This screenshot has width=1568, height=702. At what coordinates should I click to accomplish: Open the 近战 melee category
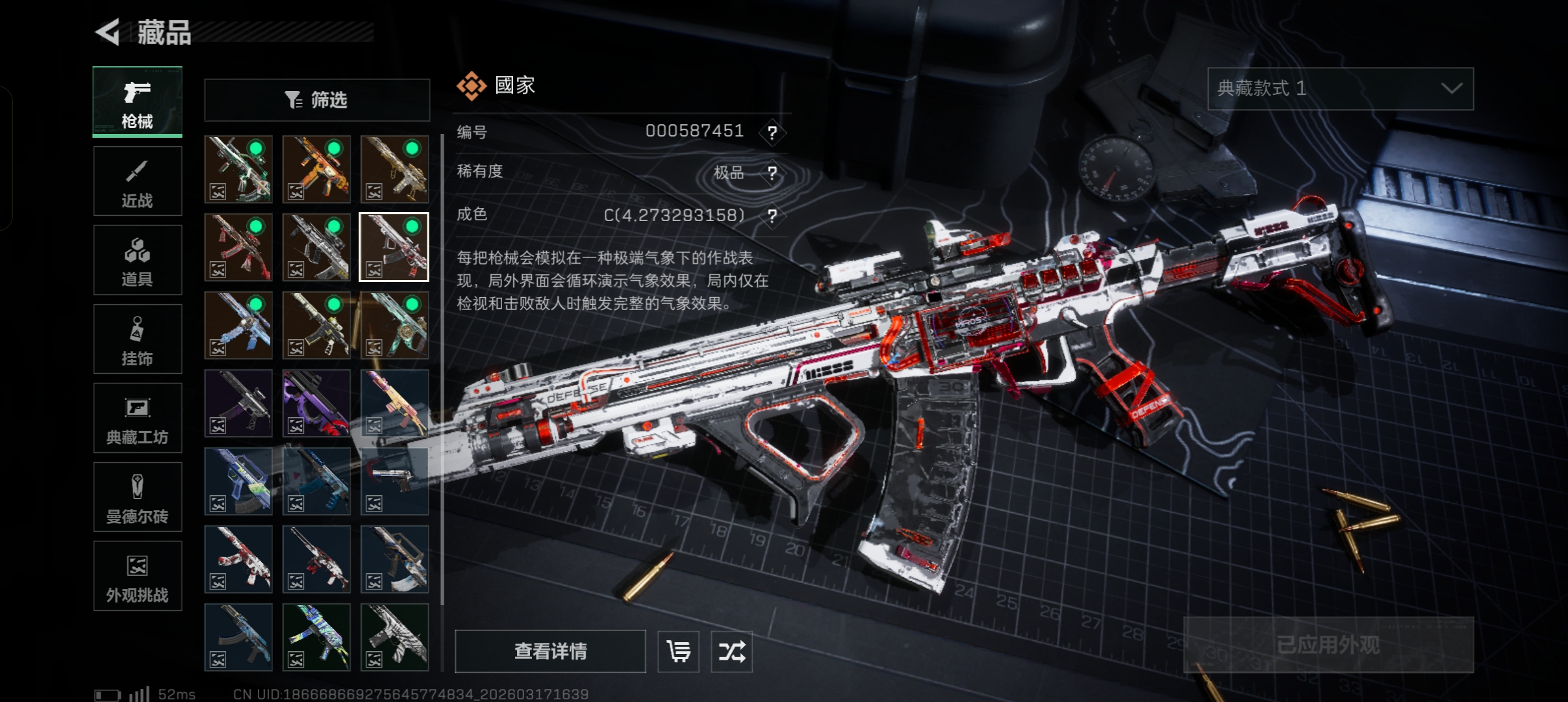point(137,181)
